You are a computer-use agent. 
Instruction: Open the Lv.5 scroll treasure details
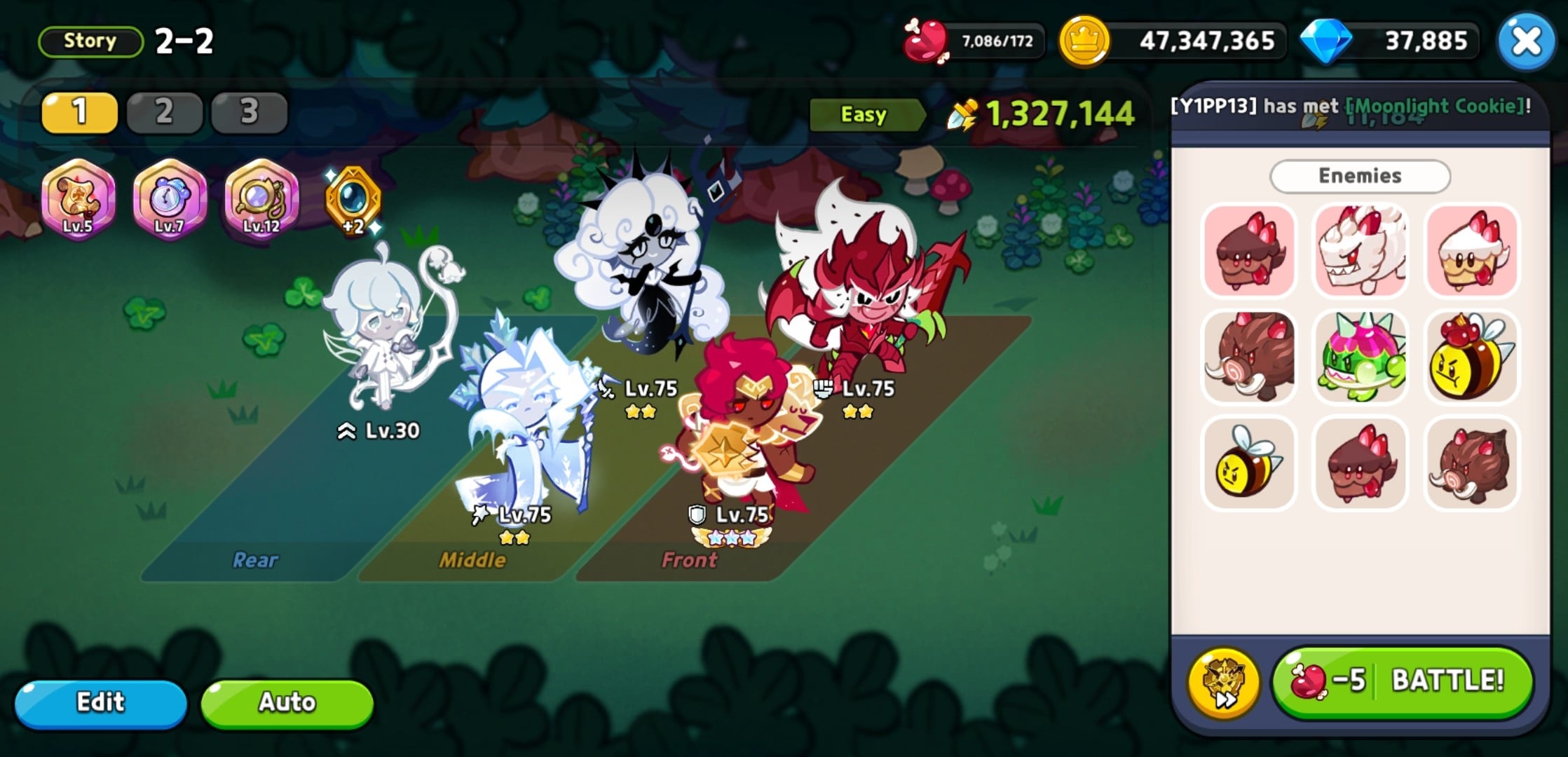[x=77, y=203]
